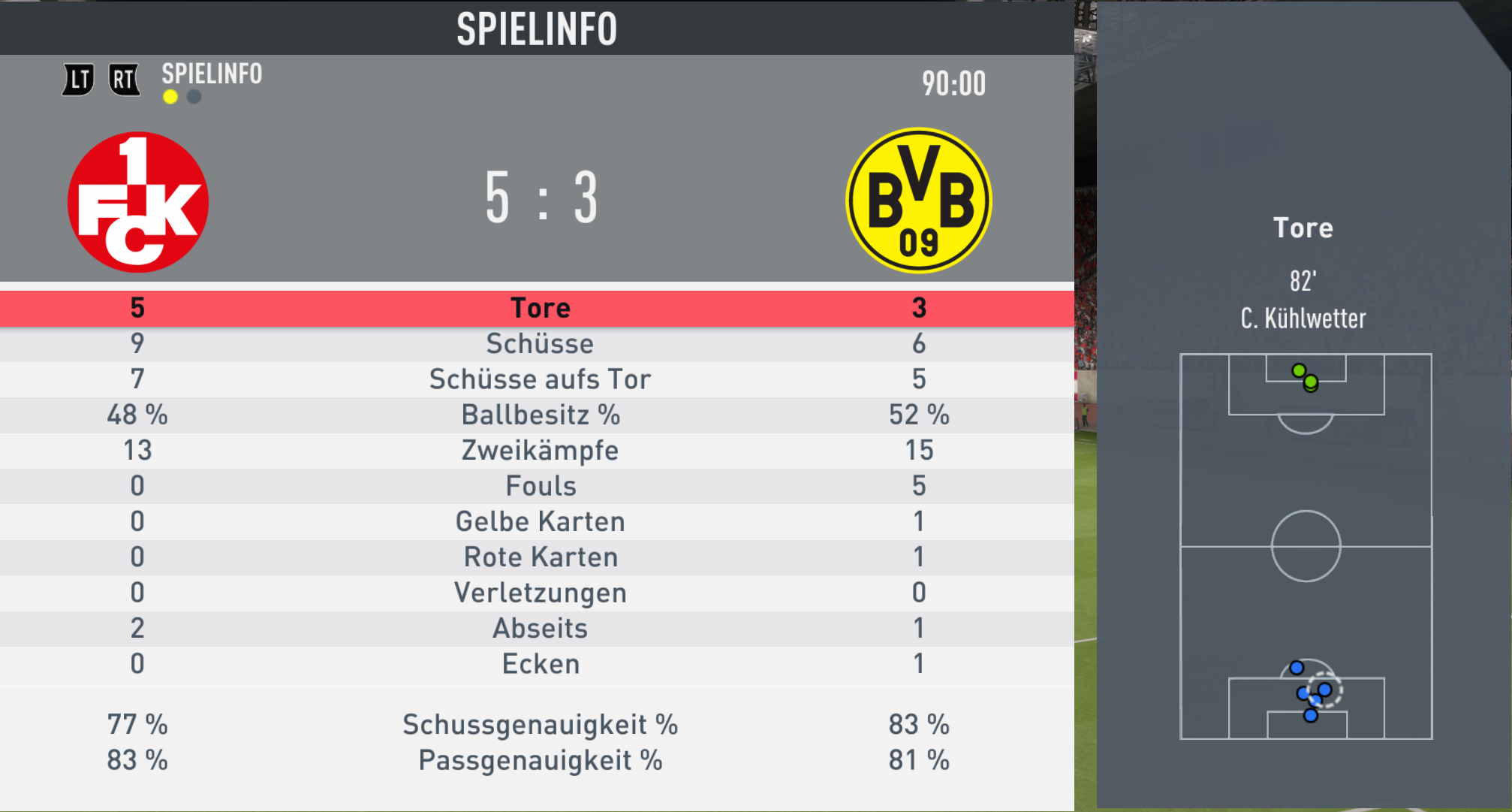The height and width of the screenshot is (812, 1512).
Task: Select the Rote Karten row
Action: (539, 557)
